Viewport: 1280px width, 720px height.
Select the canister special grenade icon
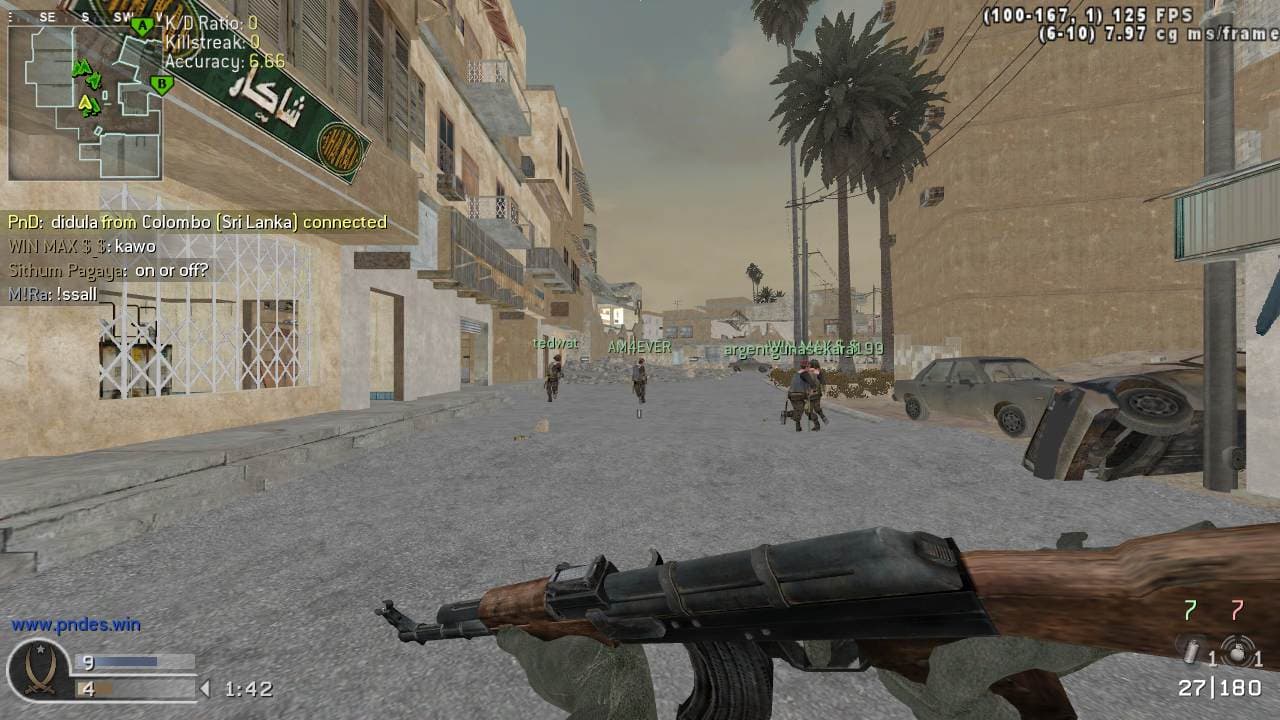point(1190,649)
